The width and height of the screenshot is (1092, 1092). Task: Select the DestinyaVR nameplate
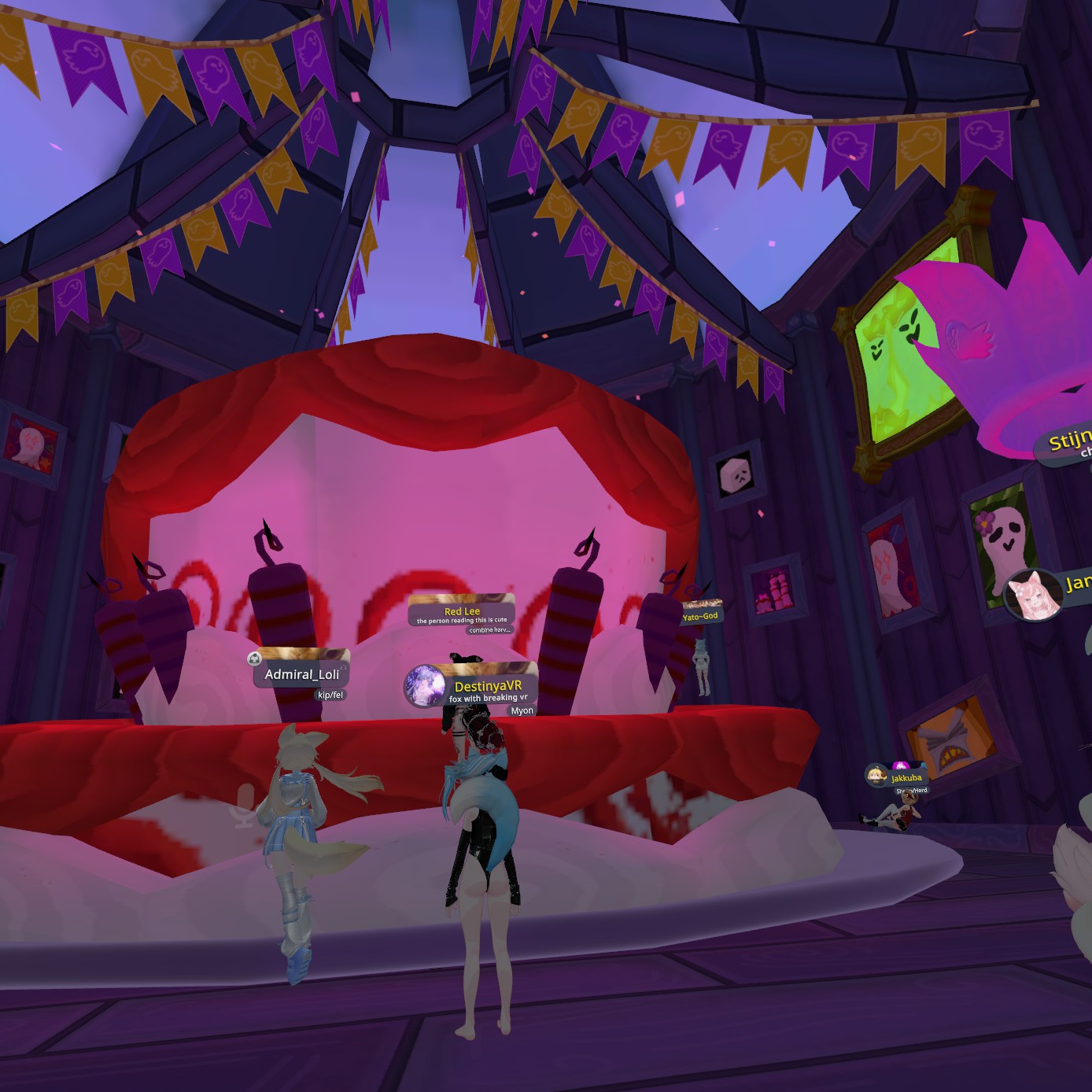[488, 686]
